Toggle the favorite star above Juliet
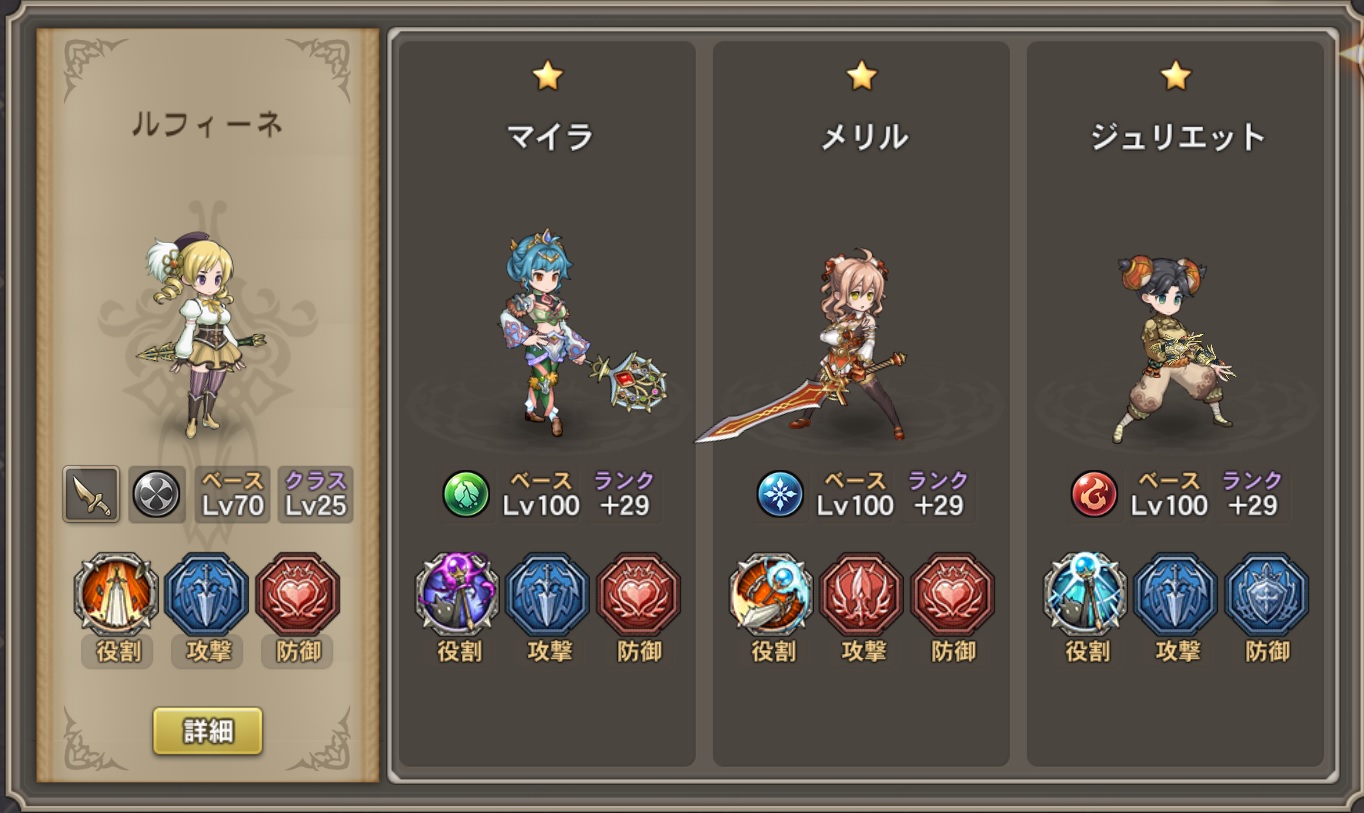 [1176, 76]
